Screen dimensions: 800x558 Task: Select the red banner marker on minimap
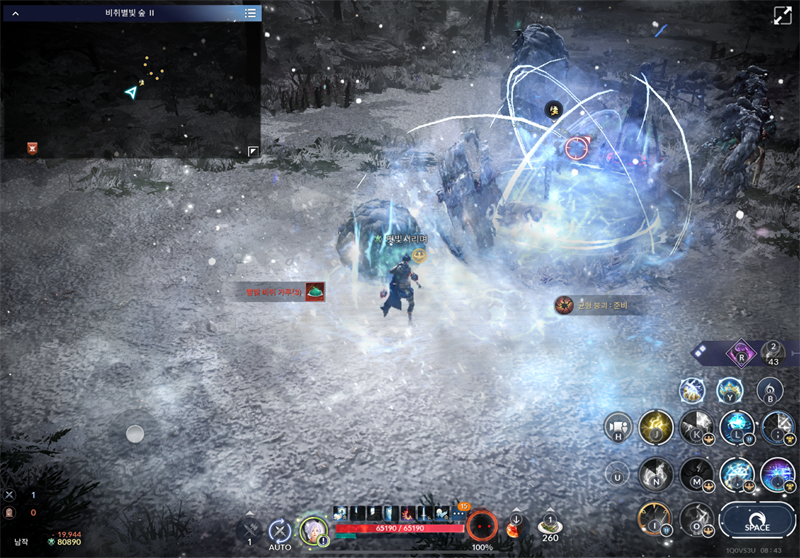pos(33,148)
